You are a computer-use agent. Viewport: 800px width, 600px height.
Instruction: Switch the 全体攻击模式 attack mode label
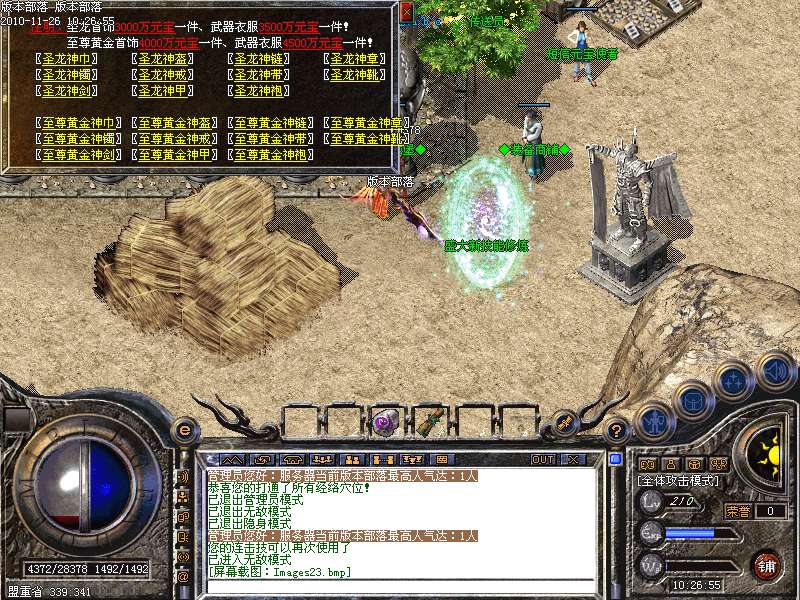click(679, 481)
